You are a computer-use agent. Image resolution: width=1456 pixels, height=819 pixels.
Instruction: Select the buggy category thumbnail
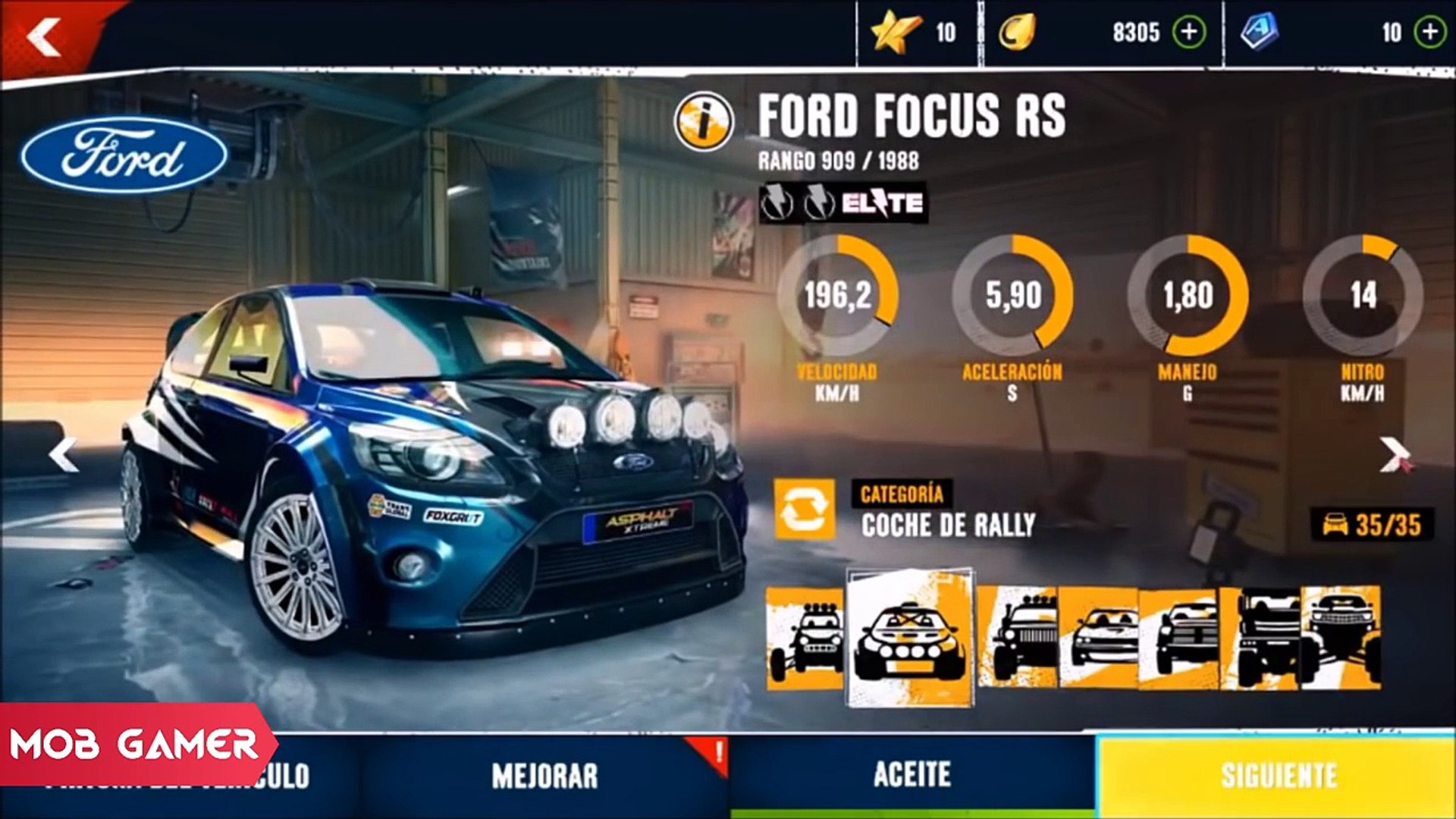pyautogui.click(x=805, y=639)
